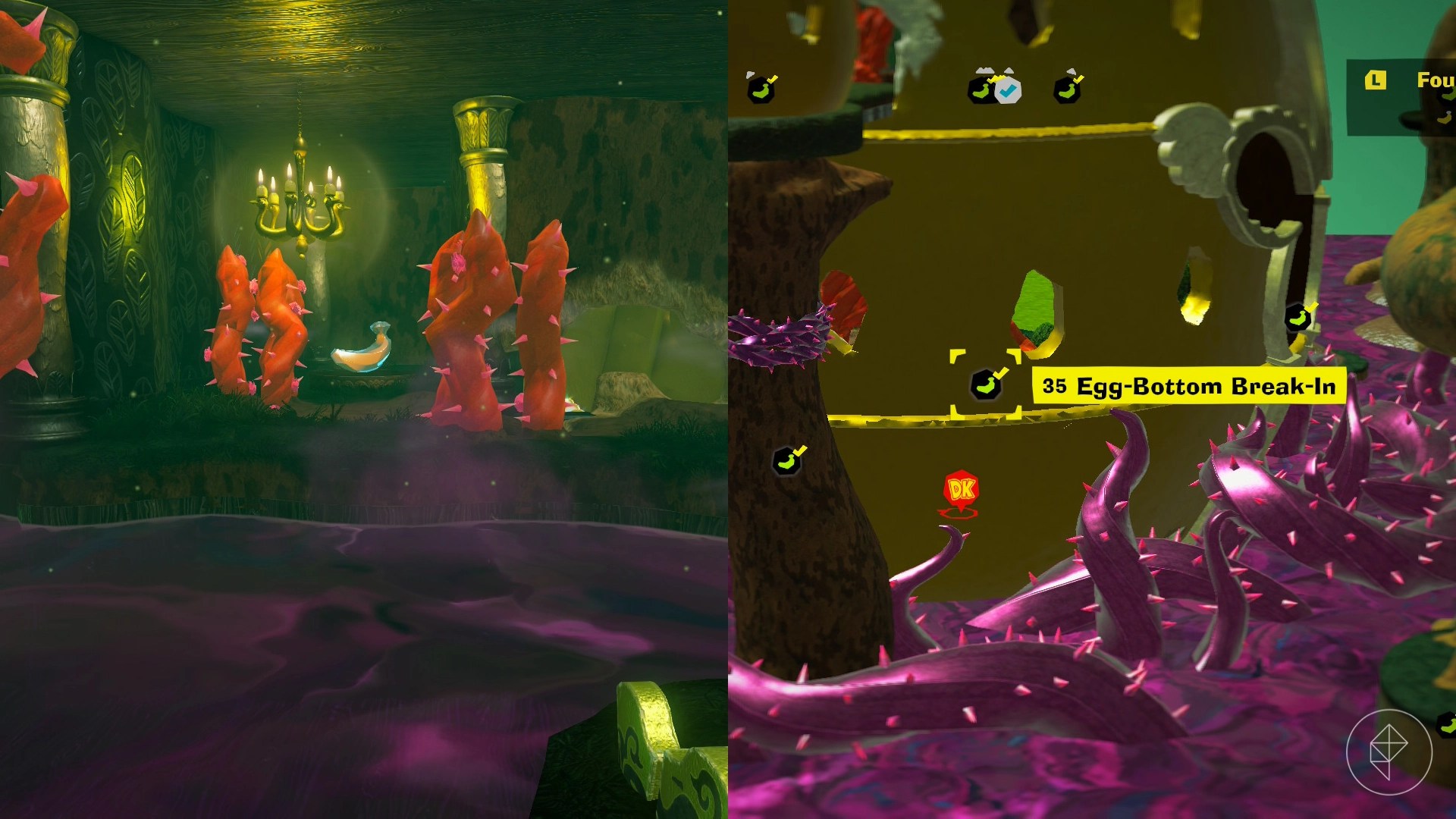Select the blue checkmark checkpoint marker
Viewport: 1456px width, 819px height.
pyautogui.click(x=1007, y=90)
